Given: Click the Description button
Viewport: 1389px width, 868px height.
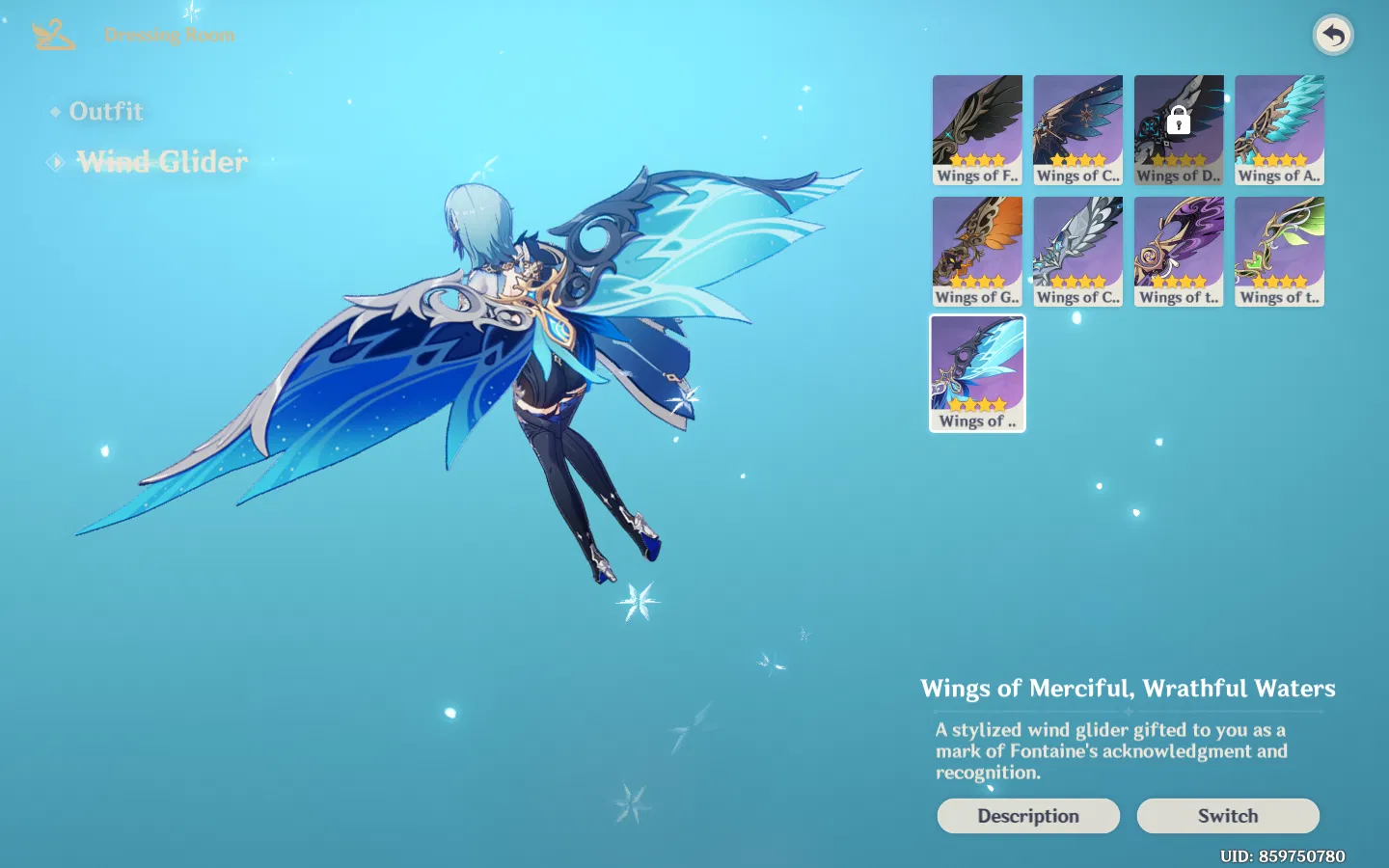Looking at the screenshot, I should click(x=1028, y=815).
